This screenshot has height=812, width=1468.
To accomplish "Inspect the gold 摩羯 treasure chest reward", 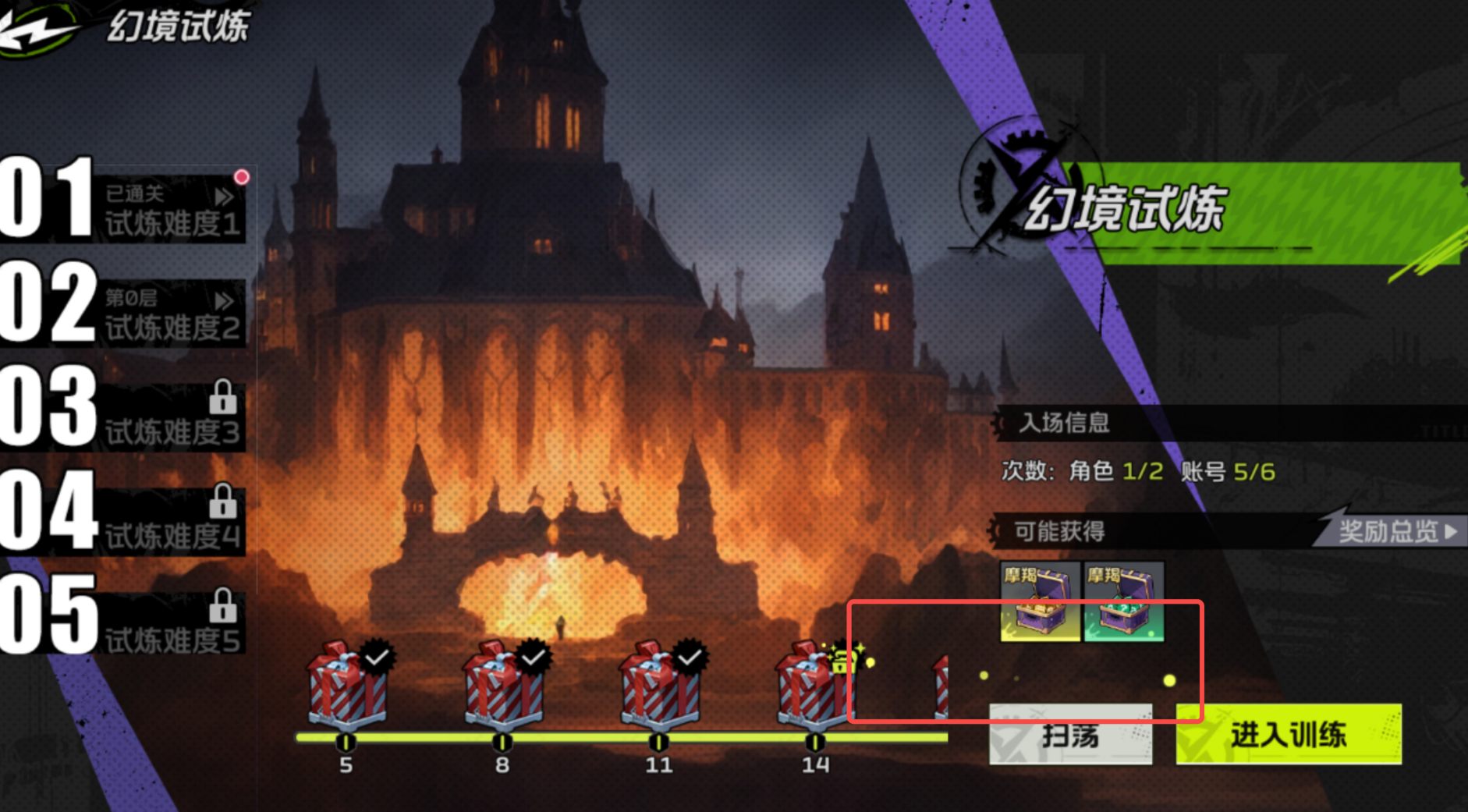I will click(x=1041, y=602).
